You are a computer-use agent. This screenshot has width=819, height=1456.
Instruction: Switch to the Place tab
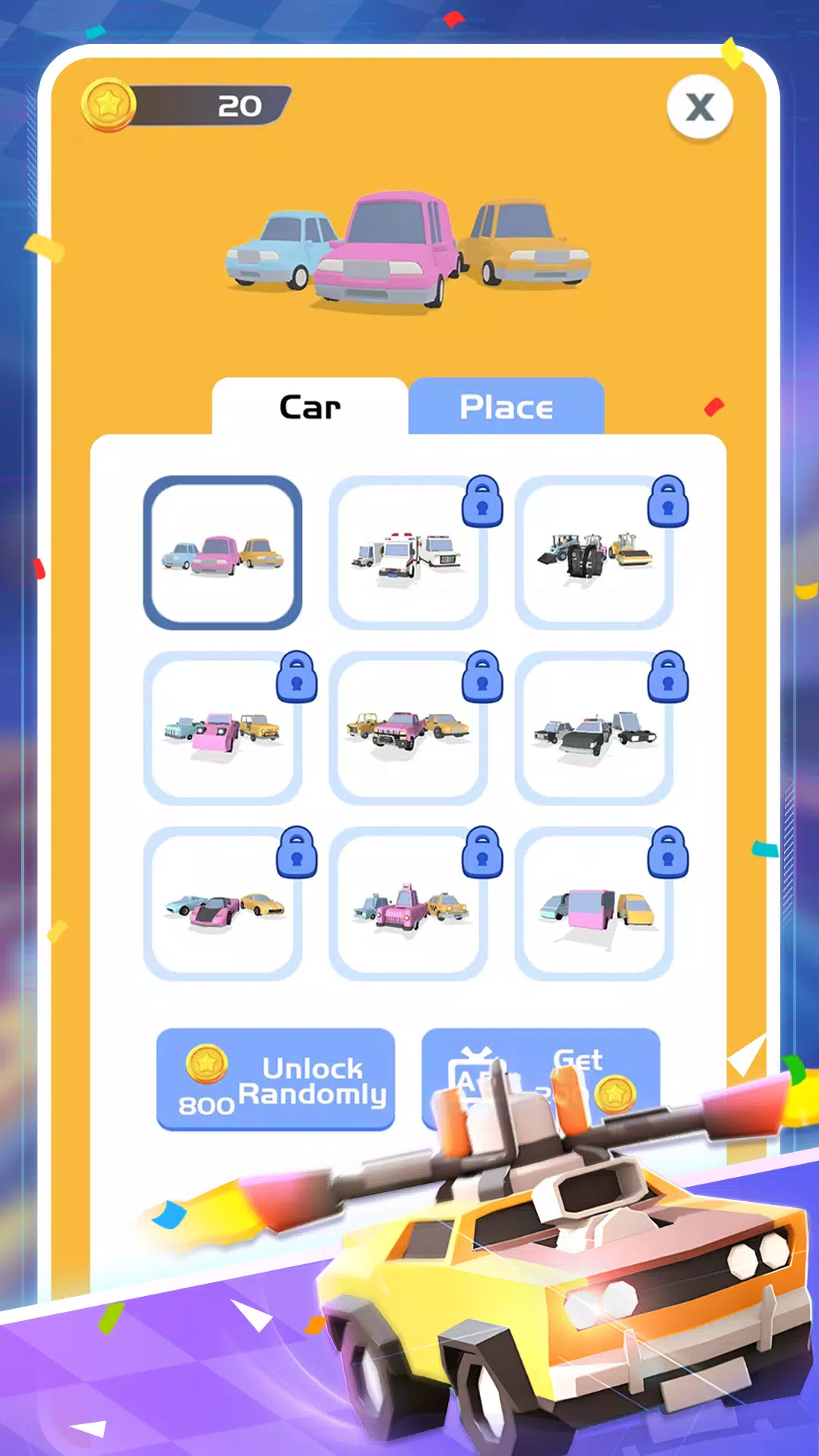pyautogui.click(x=506, y=407)
